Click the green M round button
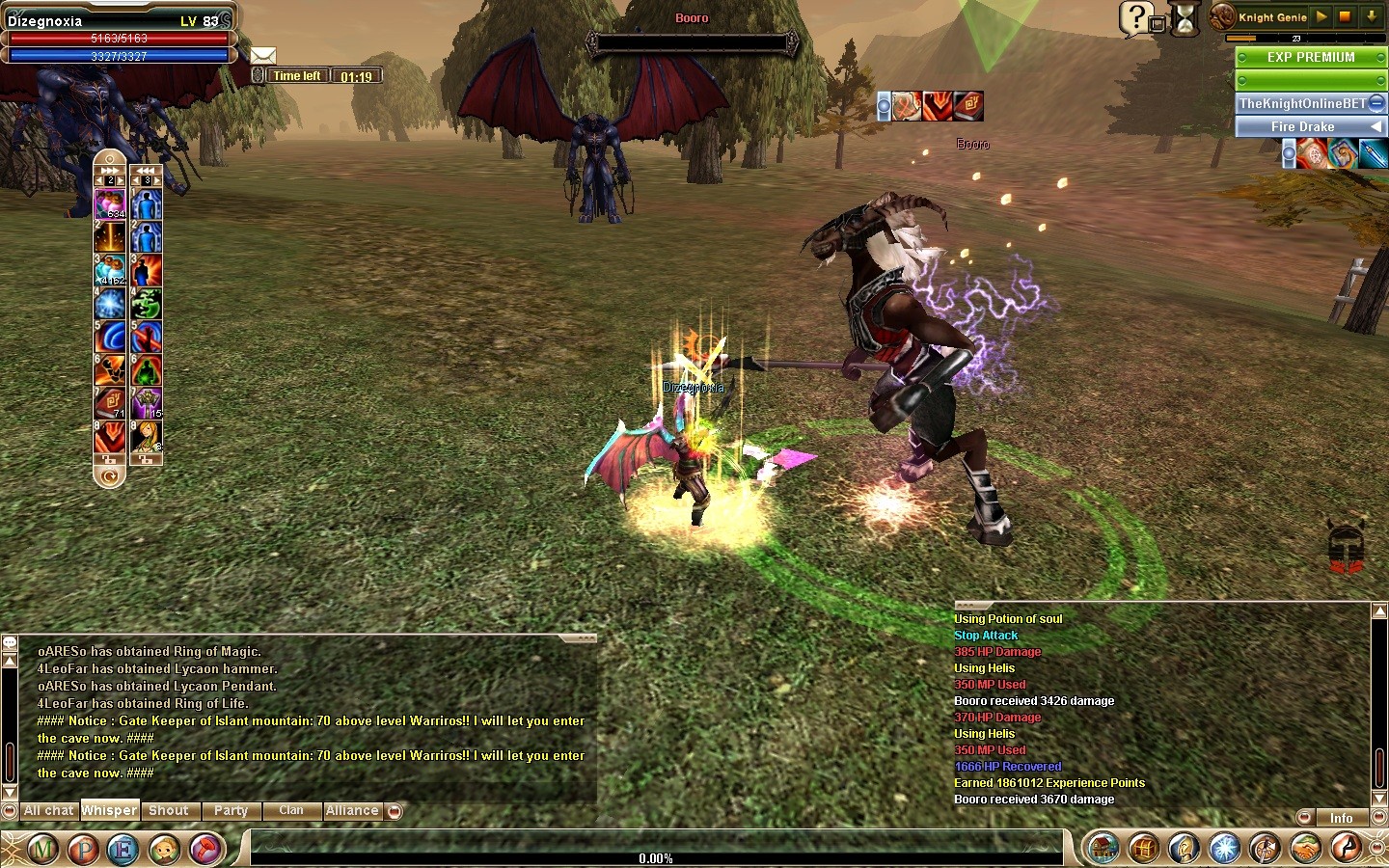The height and width of the screenshot is (868, 1389). (43, 850)
